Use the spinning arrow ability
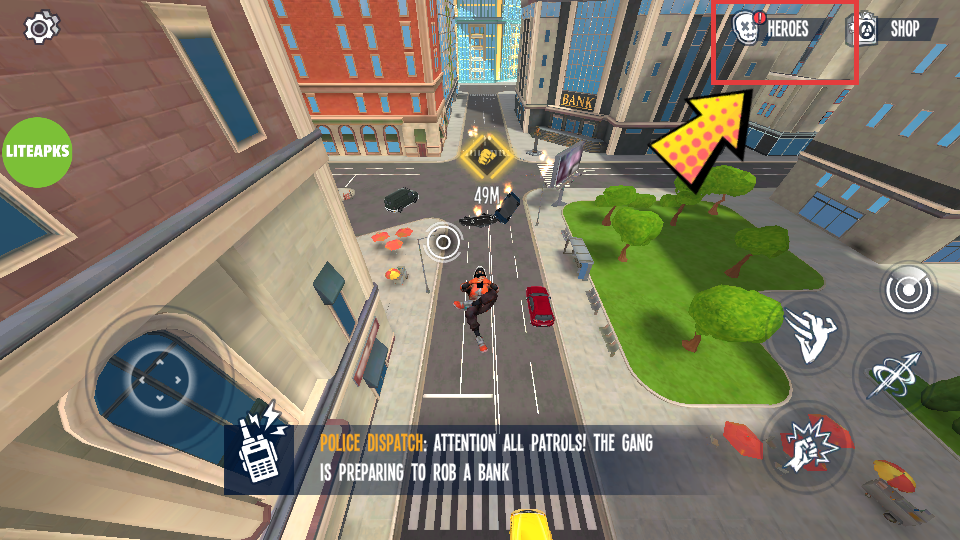This screenshot has height=540, width=960. [891, 375]
